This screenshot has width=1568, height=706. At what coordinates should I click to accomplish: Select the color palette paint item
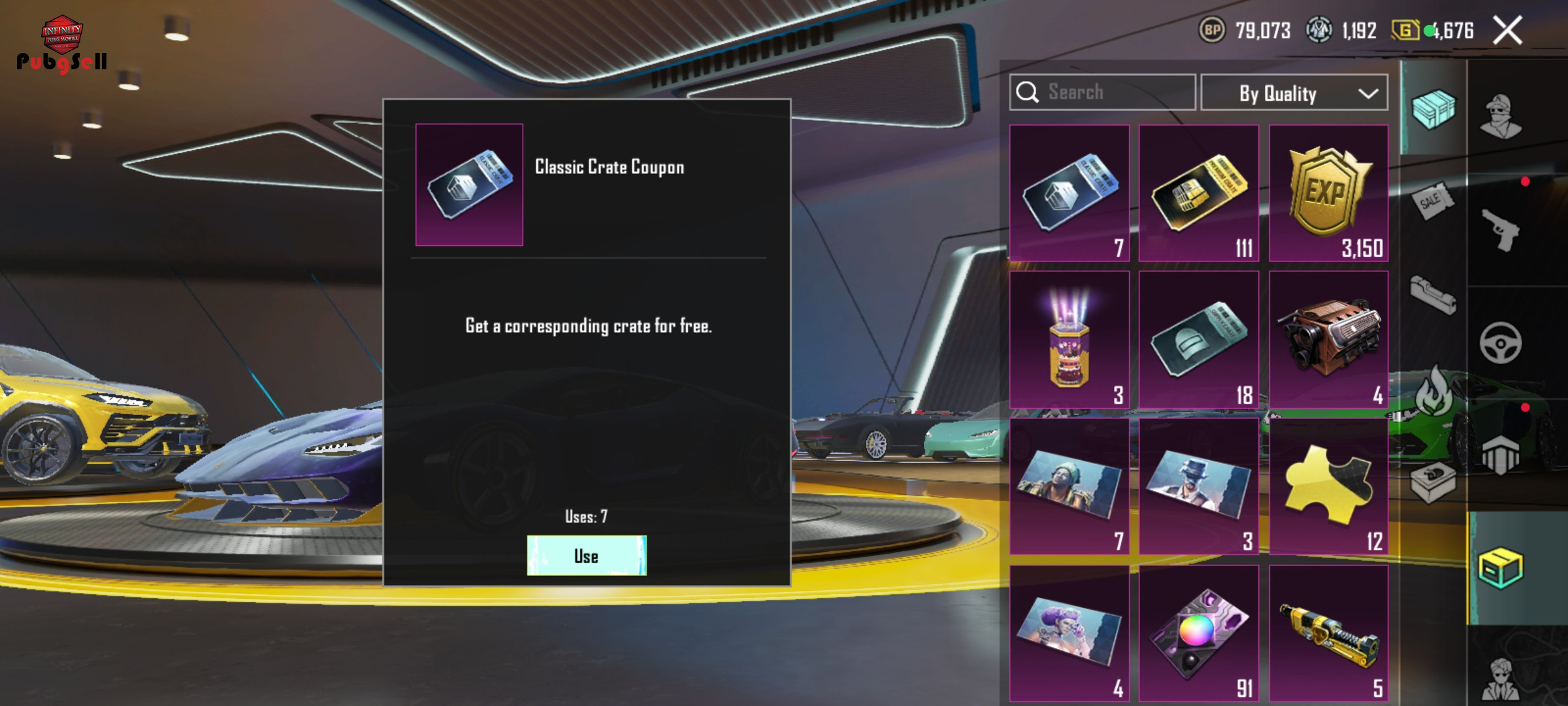tap(1199, 633)
